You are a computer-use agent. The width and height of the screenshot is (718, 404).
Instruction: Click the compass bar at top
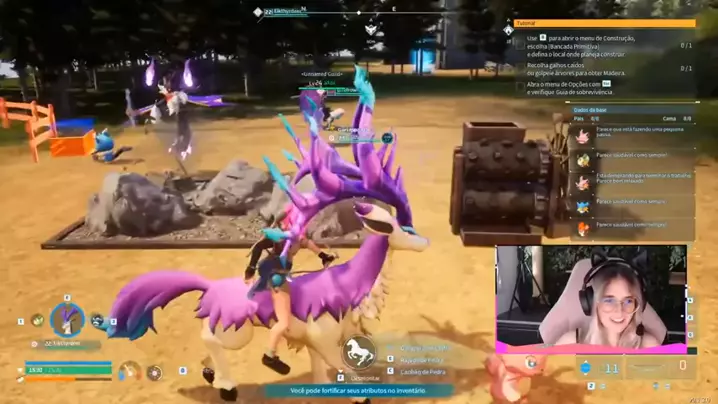pos(392,12)
